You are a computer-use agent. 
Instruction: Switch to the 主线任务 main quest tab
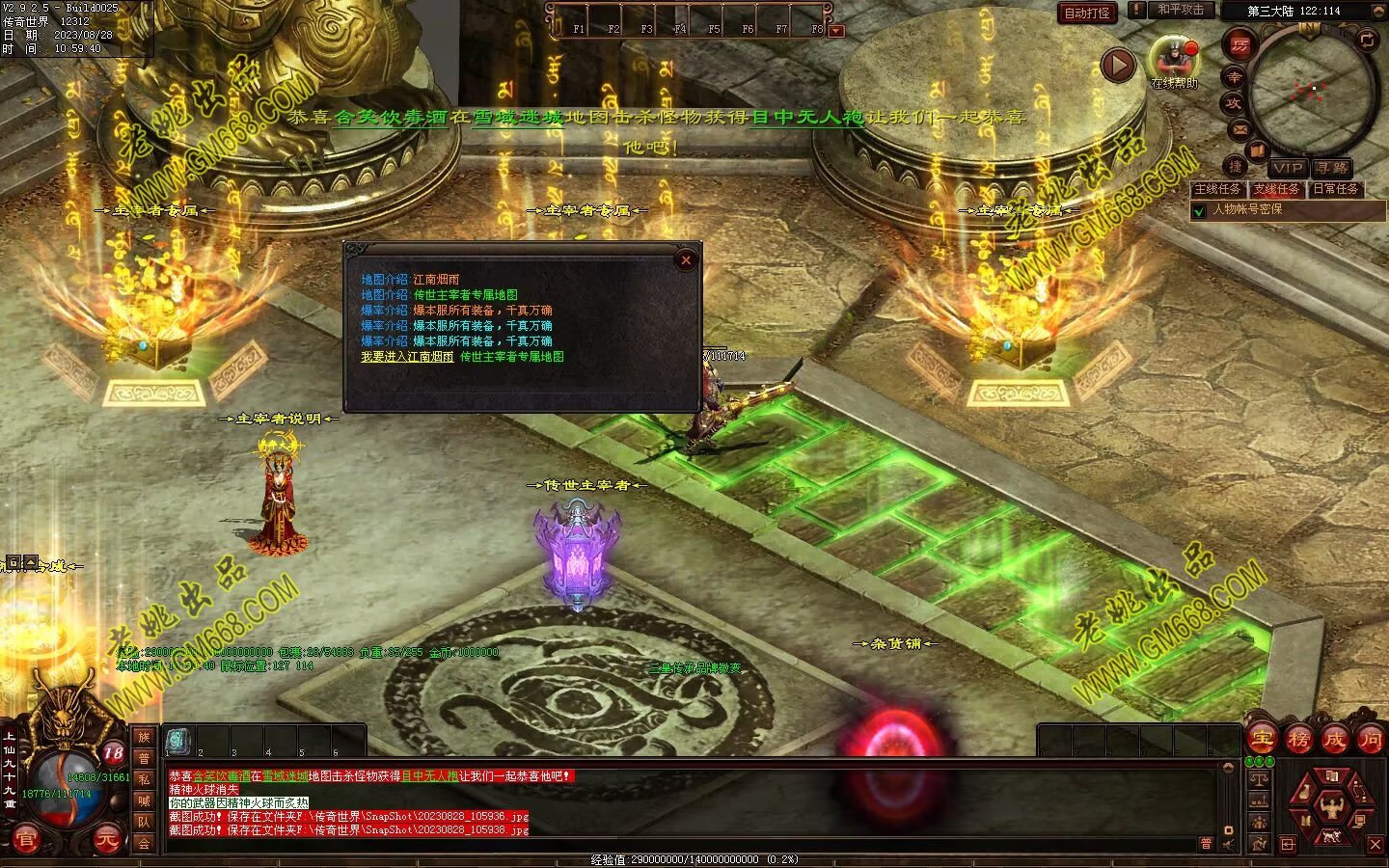(x=1217, y=189)
